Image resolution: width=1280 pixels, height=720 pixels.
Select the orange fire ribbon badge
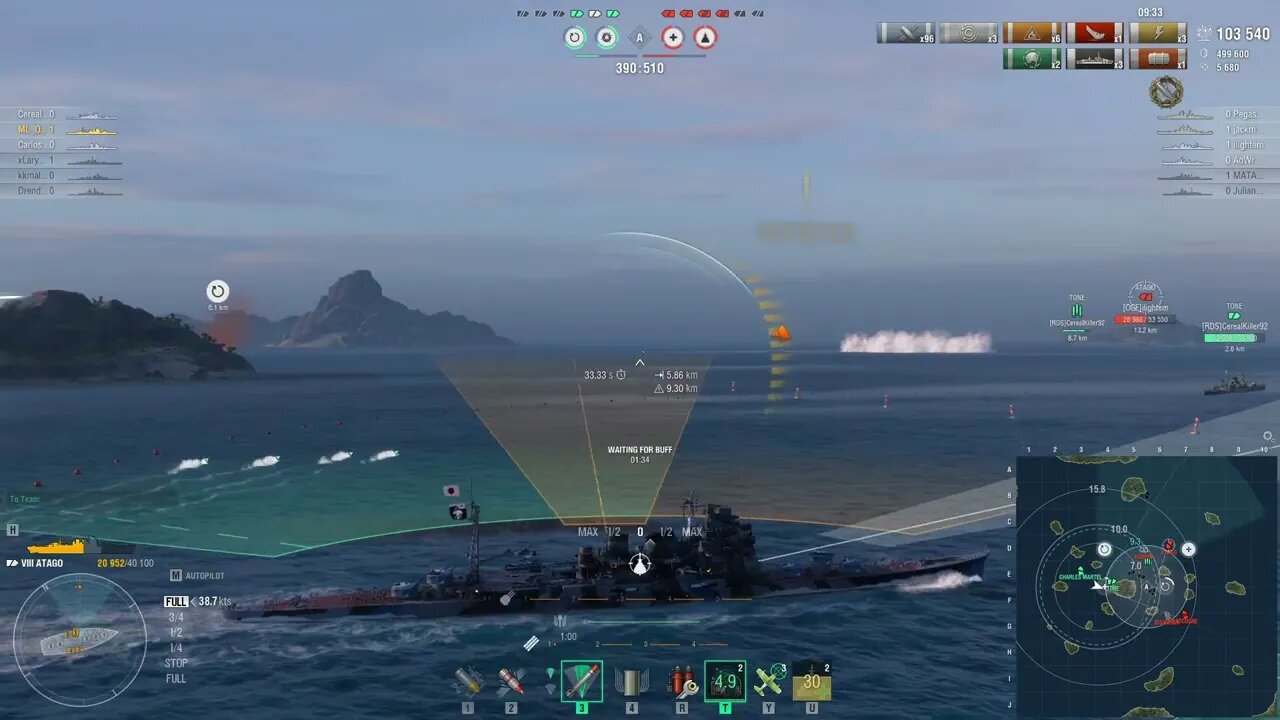point(1032,33)
